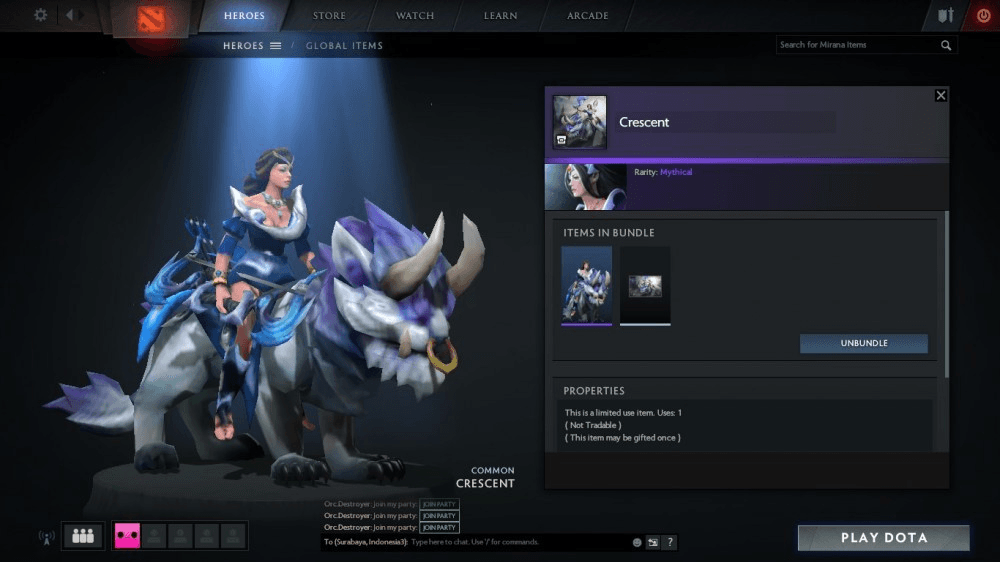Open the Watch tab
1000x562 pixels.
pos(415,16)
